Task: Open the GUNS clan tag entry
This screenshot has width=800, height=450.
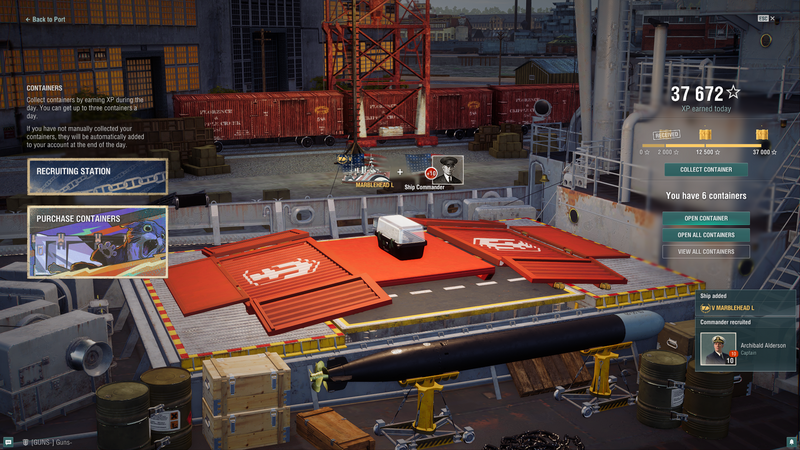Action: pos(48,441)
